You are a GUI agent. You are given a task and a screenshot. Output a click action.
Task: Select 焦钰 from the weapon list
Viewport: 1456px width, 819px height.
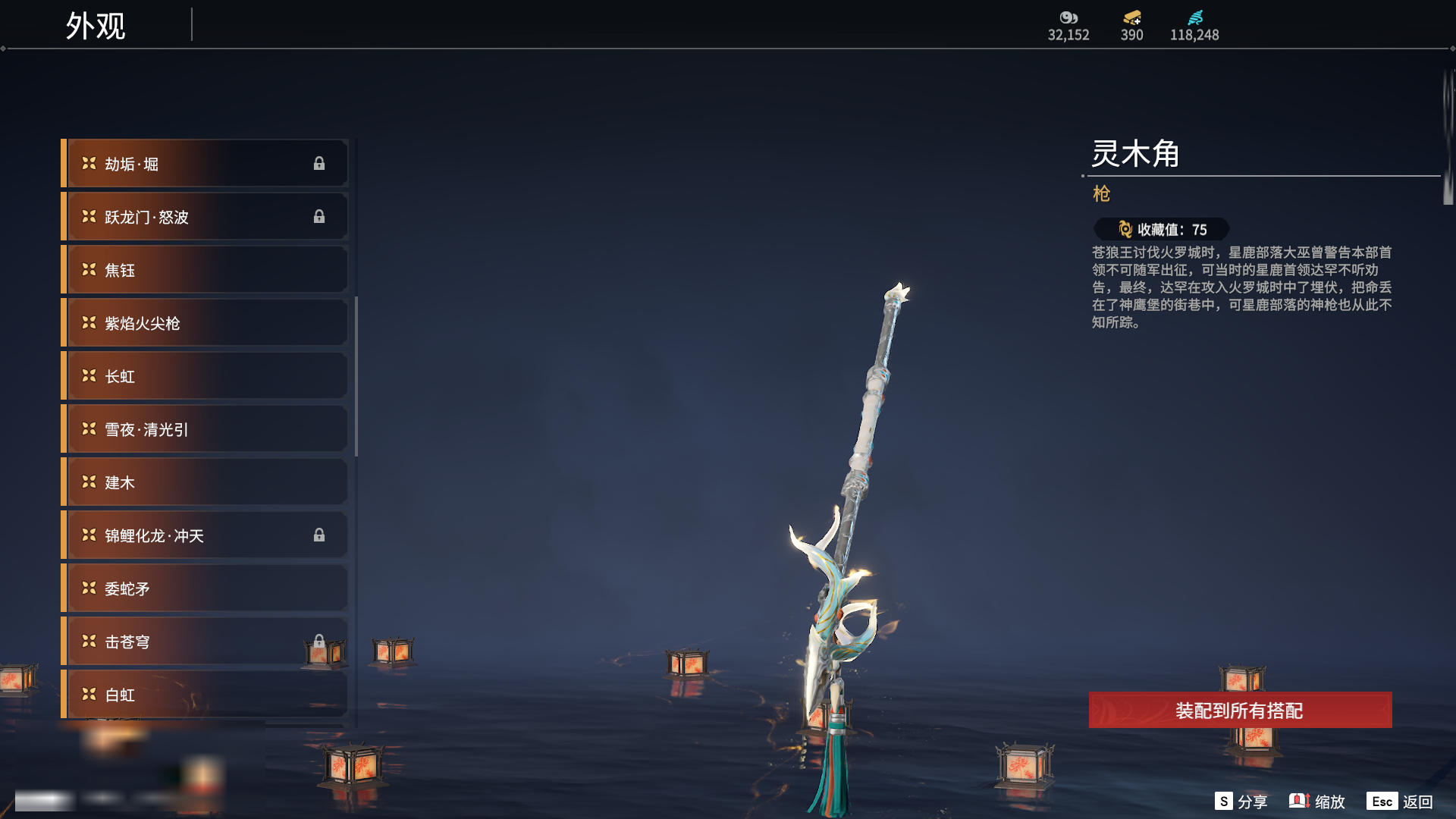pyautogui.click(x=205, y=270)
